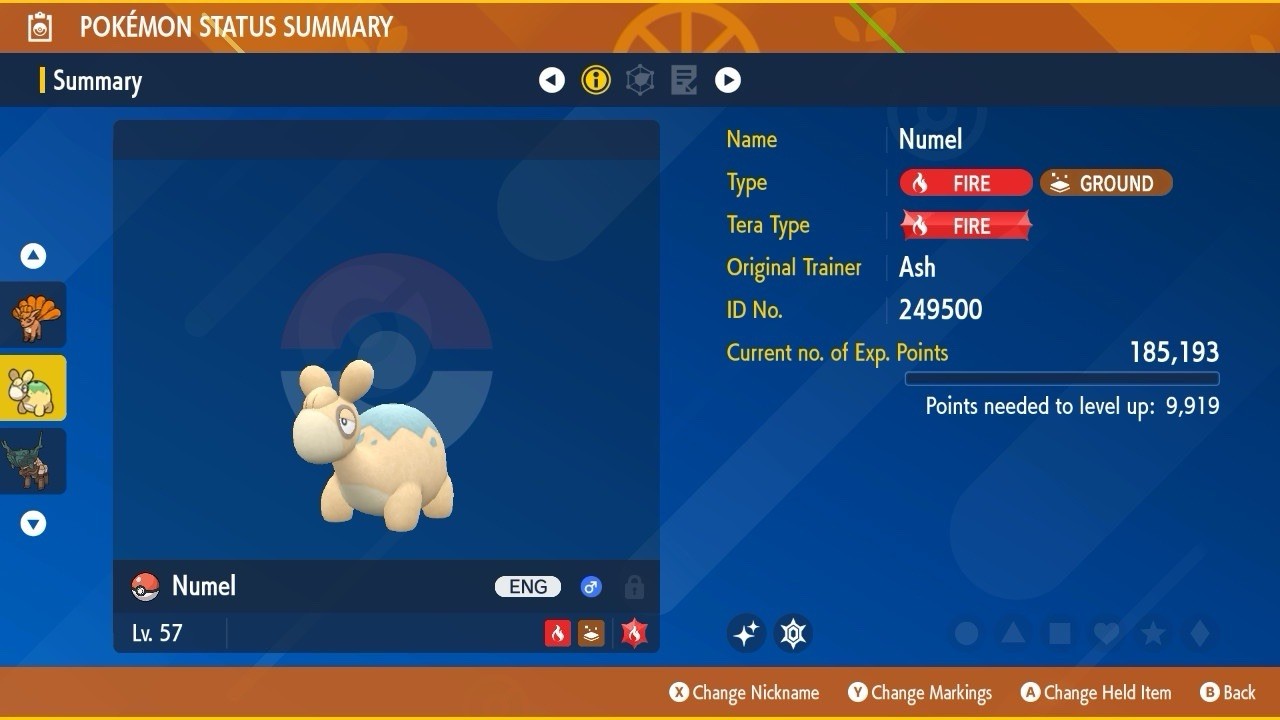Screen dimensions: 1280x720
Task: Select the info summary tab icon
Action: [596, 80]
